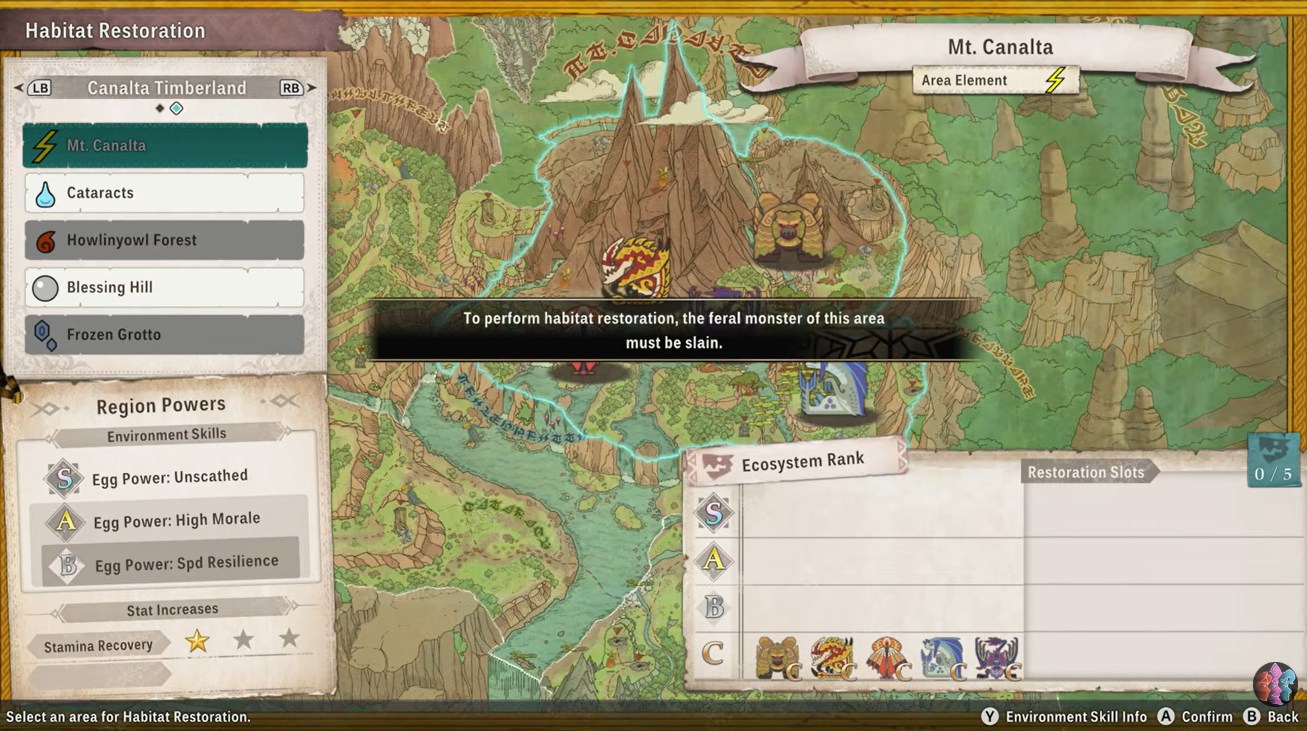Choose Cataracts from the area list
Screen dimensions: 1307x731
click(x=165, y=193)
